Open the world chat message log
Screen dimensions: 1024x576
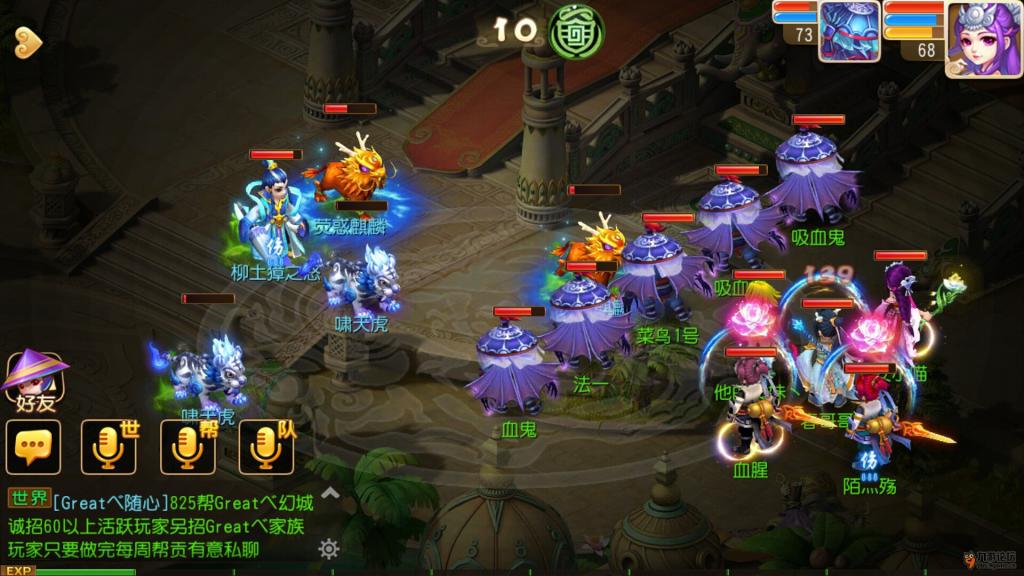point(160,525)
